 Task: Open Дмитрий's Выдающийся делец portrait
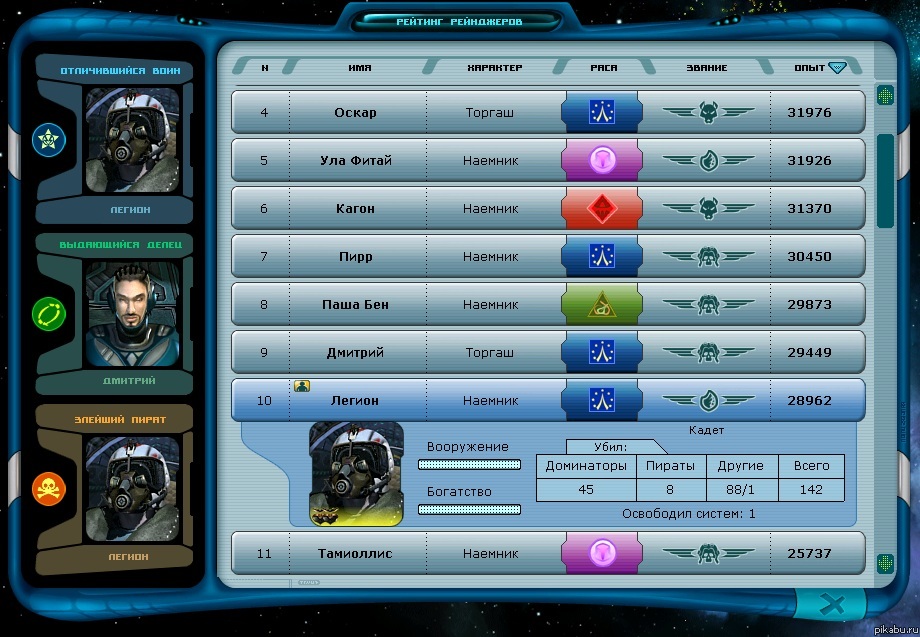tap(132, 314)
